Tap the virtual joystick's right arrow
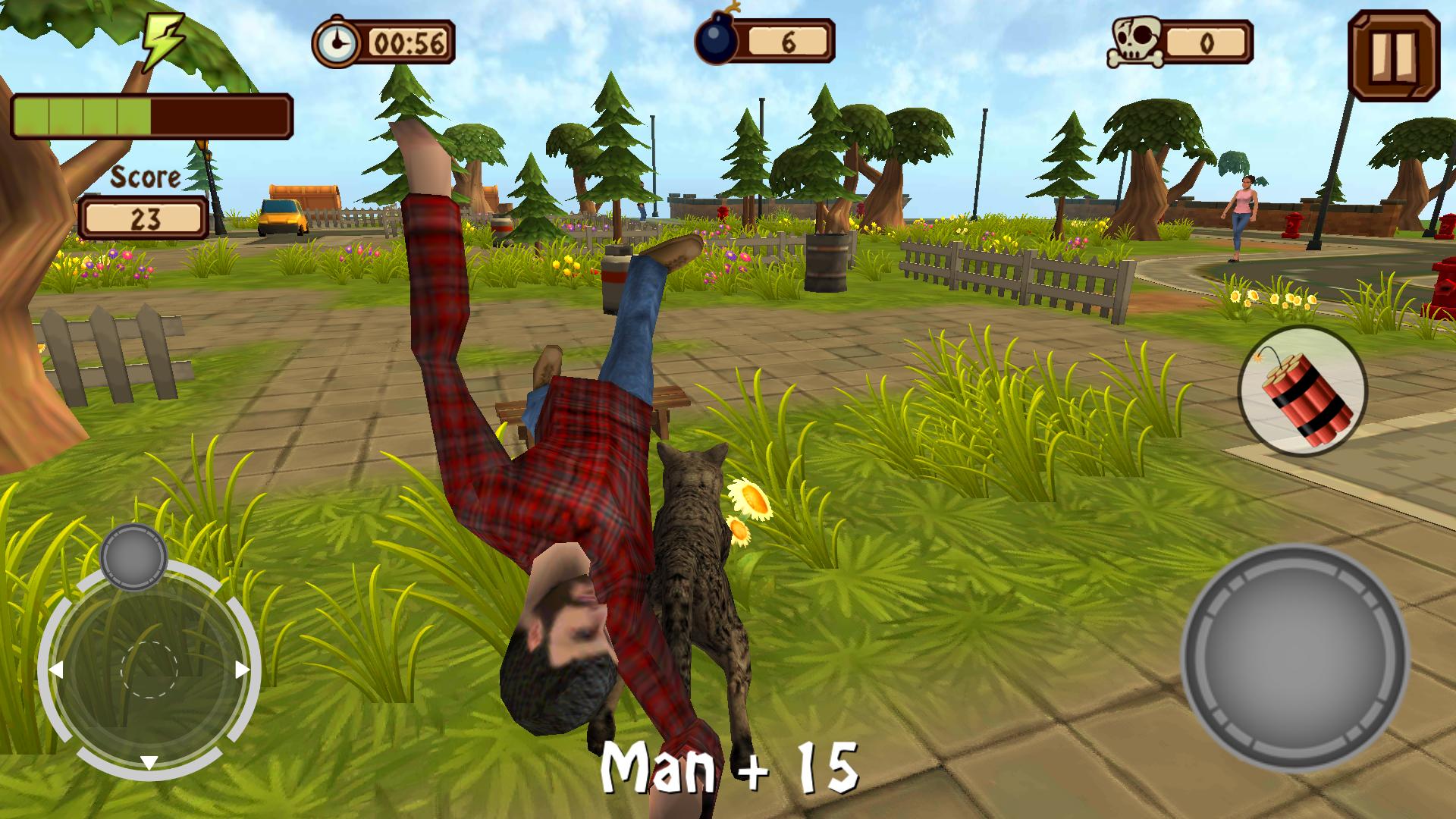 (242, 670)
